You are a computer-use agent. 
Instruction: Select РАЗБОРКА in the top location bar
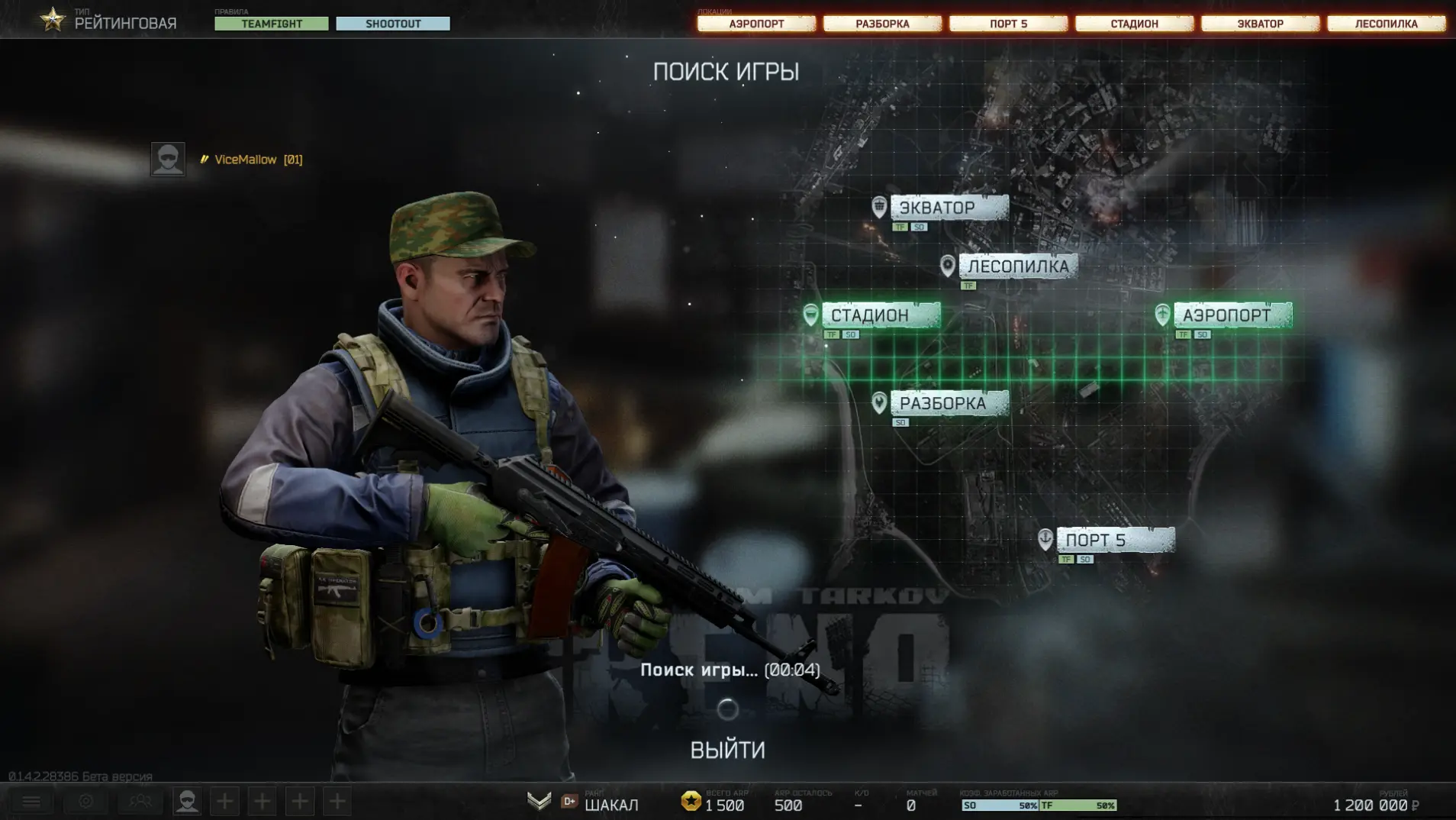(882, 24)
